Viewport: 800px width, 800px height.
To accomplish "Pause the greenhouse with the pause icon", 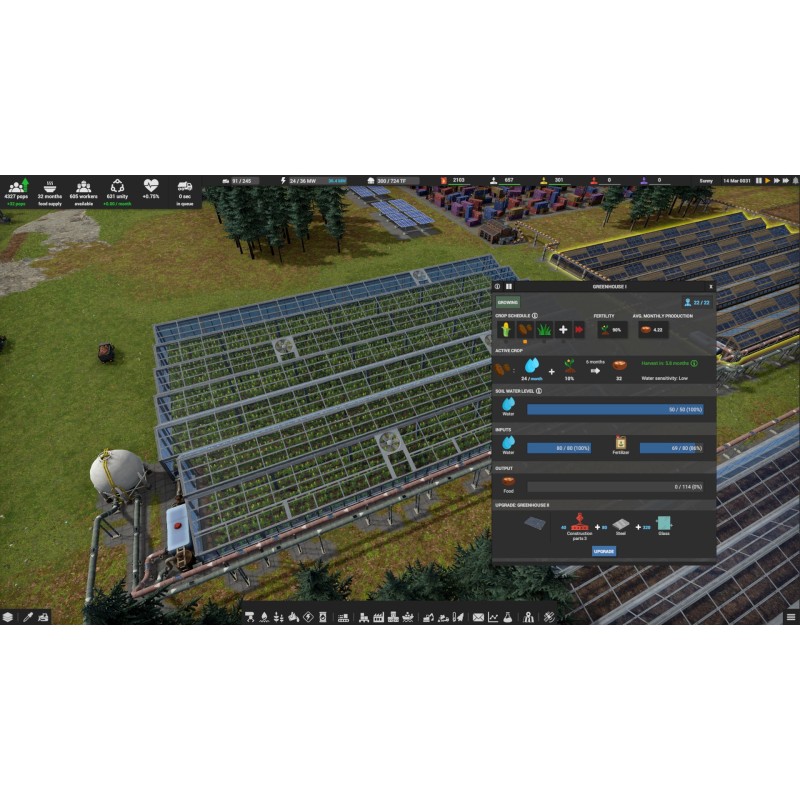I will tap(509, 286).
